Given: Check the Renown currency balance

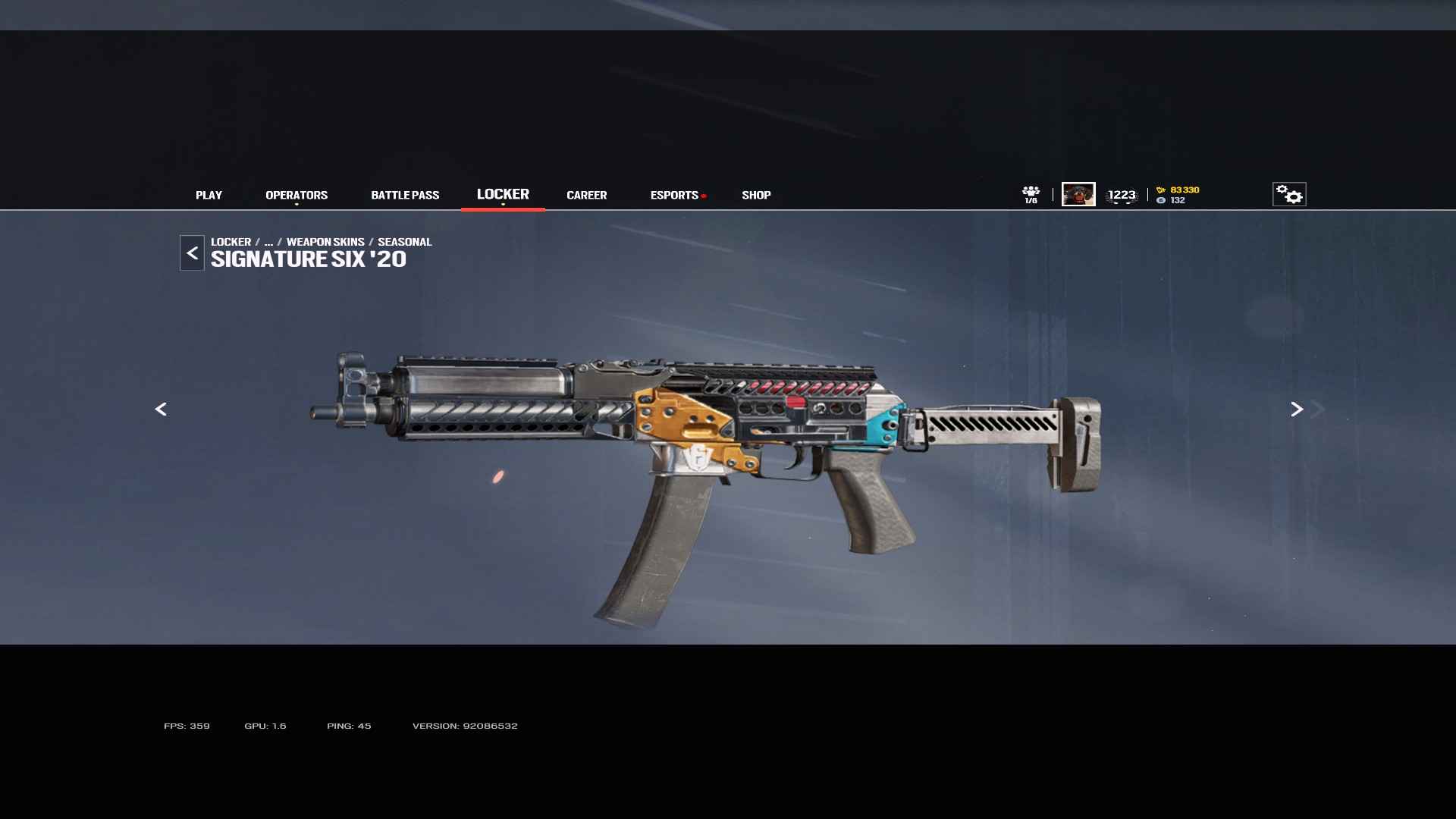Looking at the screenshot, I should coord(1178,190).
